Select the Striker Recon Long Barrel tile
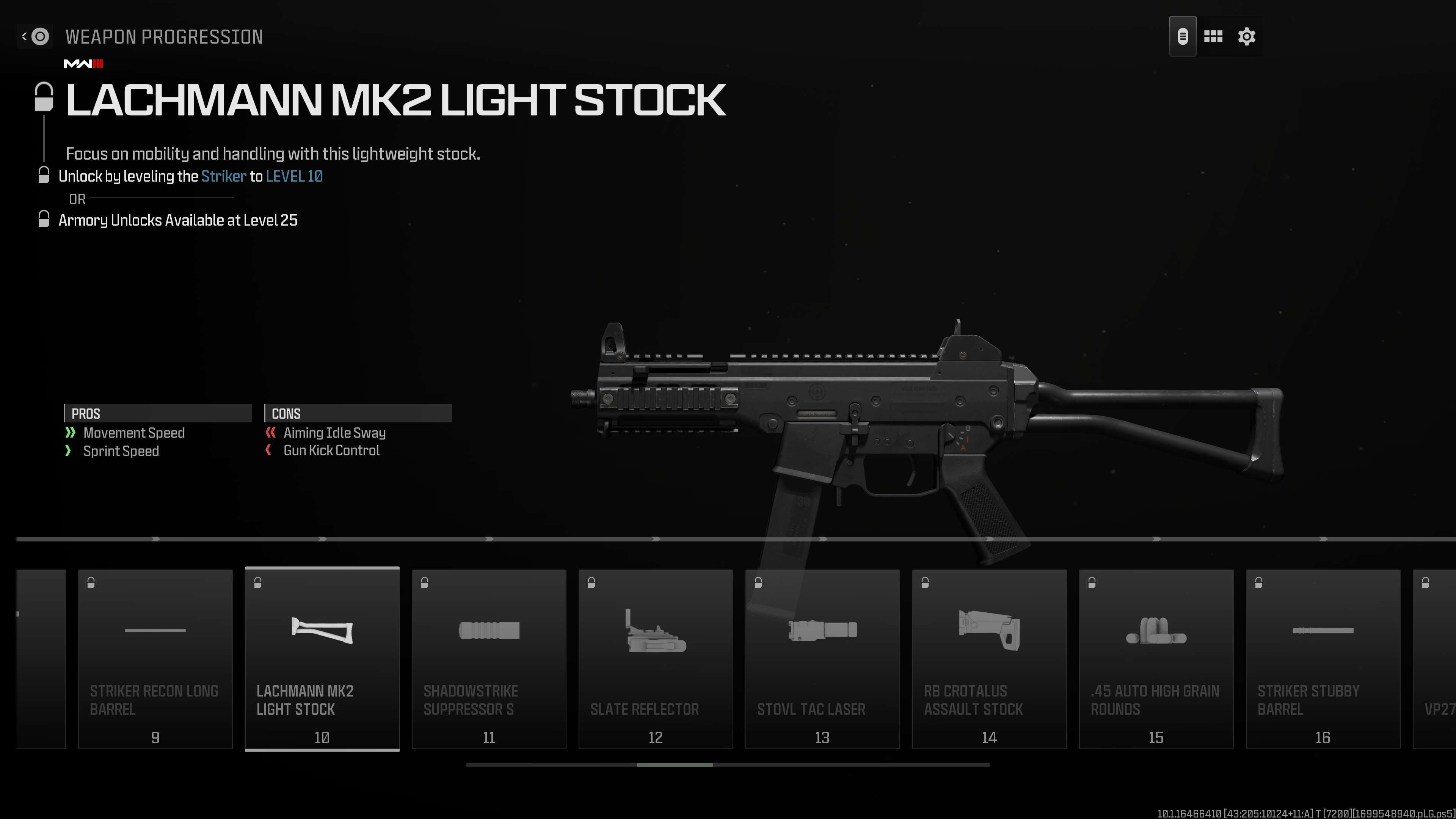1456x819 pixels. pos(155,659)
